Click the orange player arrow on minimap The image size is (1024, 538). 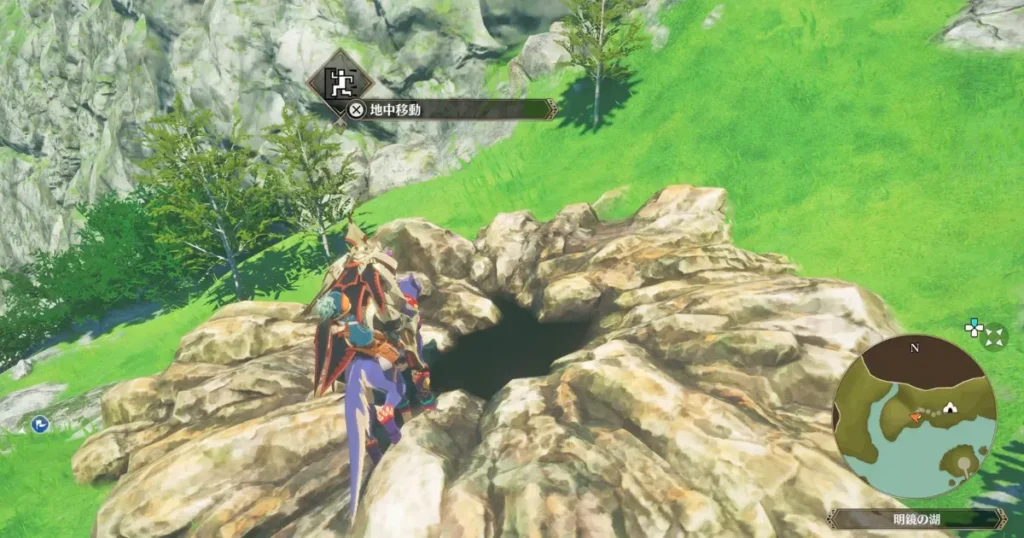[915, 413]
